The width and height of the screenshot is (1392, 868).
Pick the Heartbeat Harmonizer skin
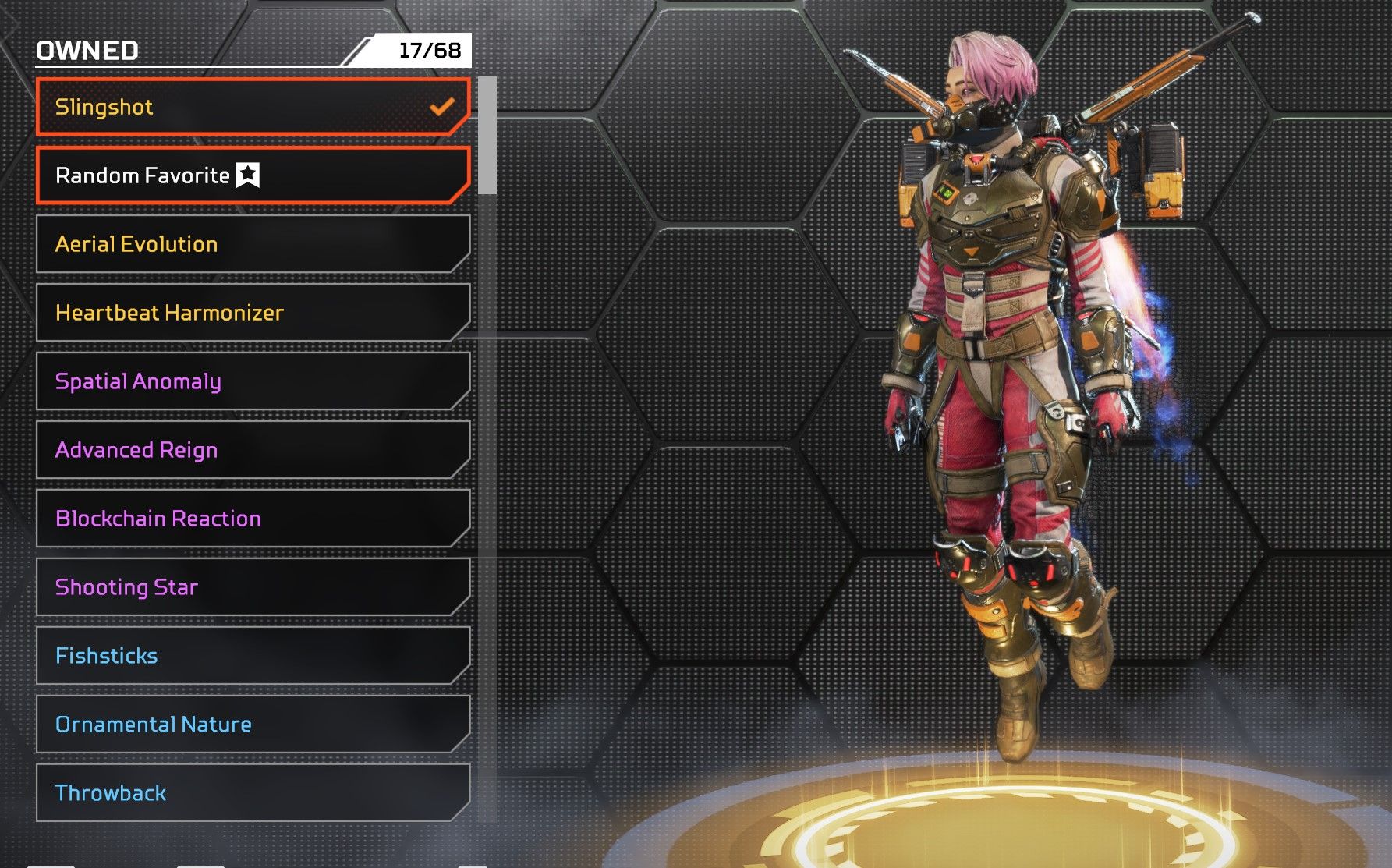[253, 313]
